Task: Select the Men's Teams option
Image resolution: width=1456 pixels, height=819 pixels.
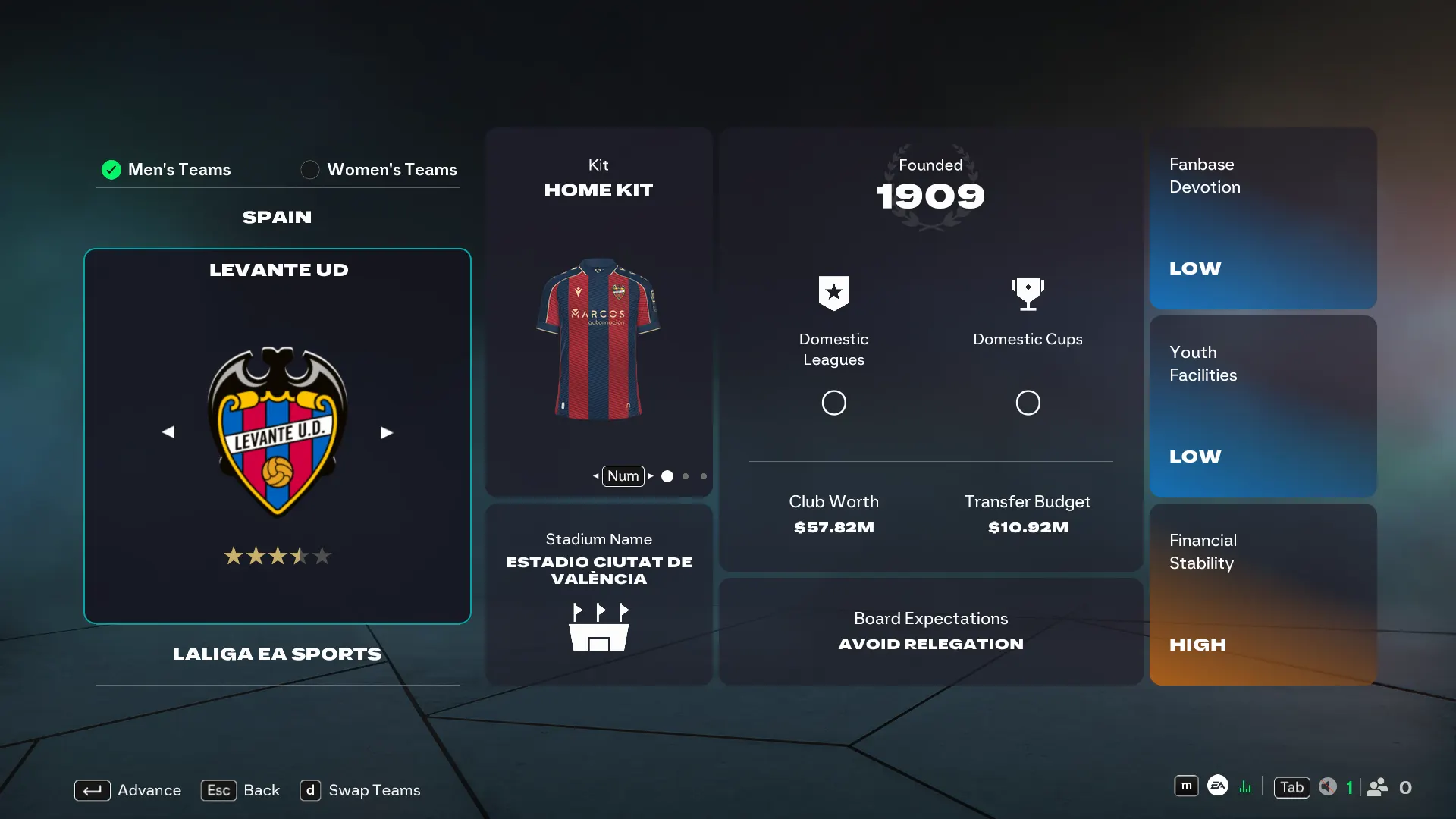Action: 167,170
